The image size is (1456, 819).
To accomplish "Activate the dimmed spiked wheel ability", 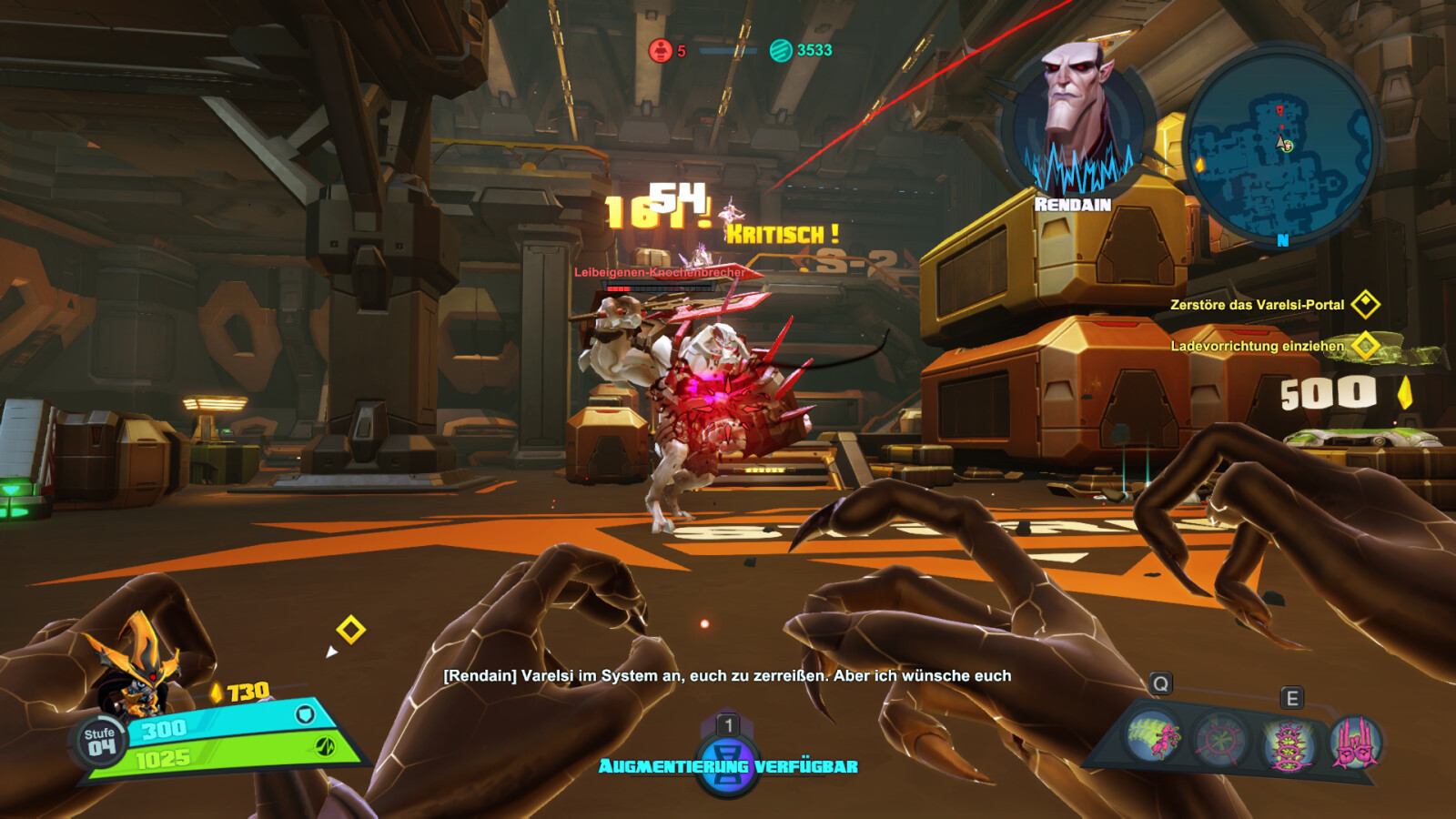I will coord(1220,740).
